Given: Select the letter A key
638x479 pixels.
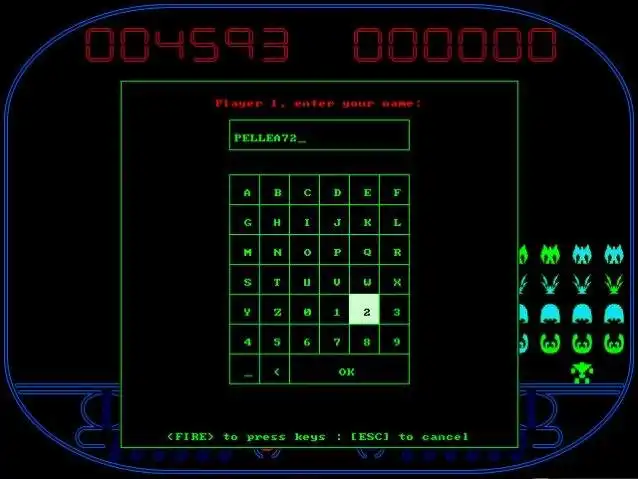Looking at the screenshot, I should [245, 192].
